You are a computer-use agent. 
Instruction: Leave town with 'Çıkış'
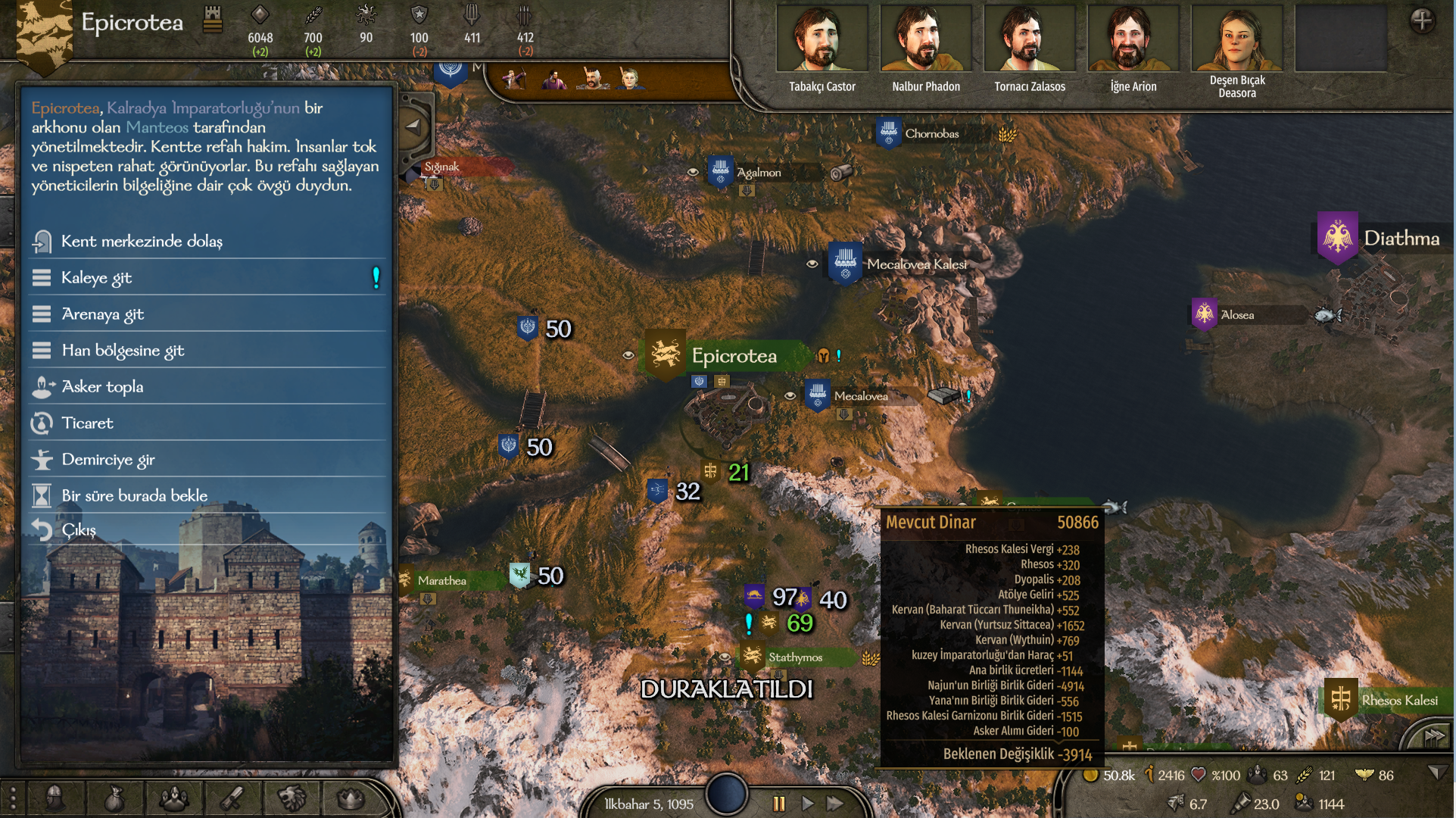(x=79, y=530)
